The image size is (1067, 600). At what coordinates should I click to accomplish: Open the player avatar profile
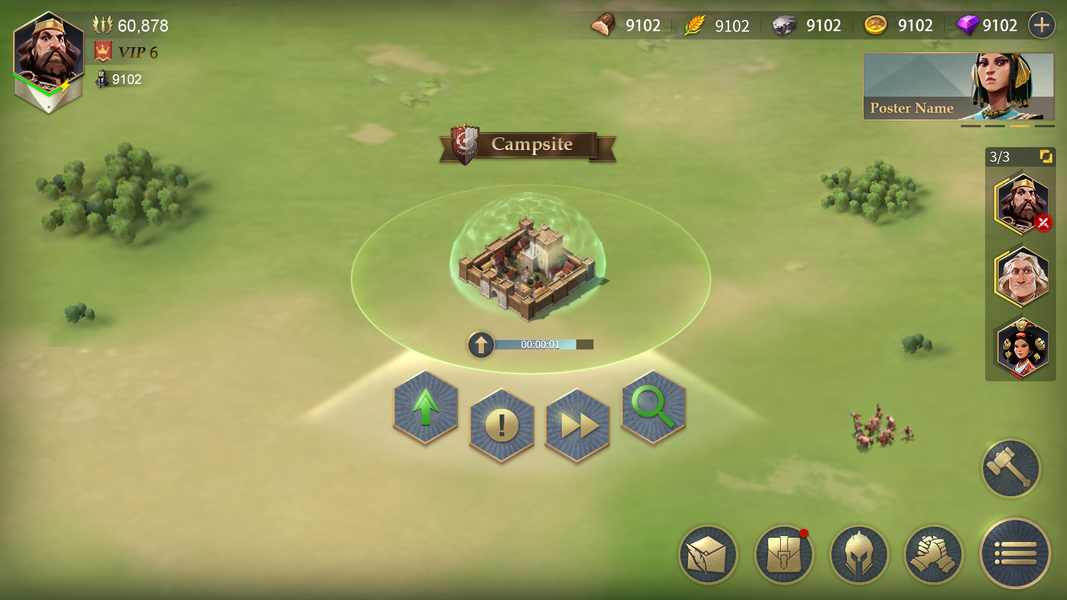[48, 60]
